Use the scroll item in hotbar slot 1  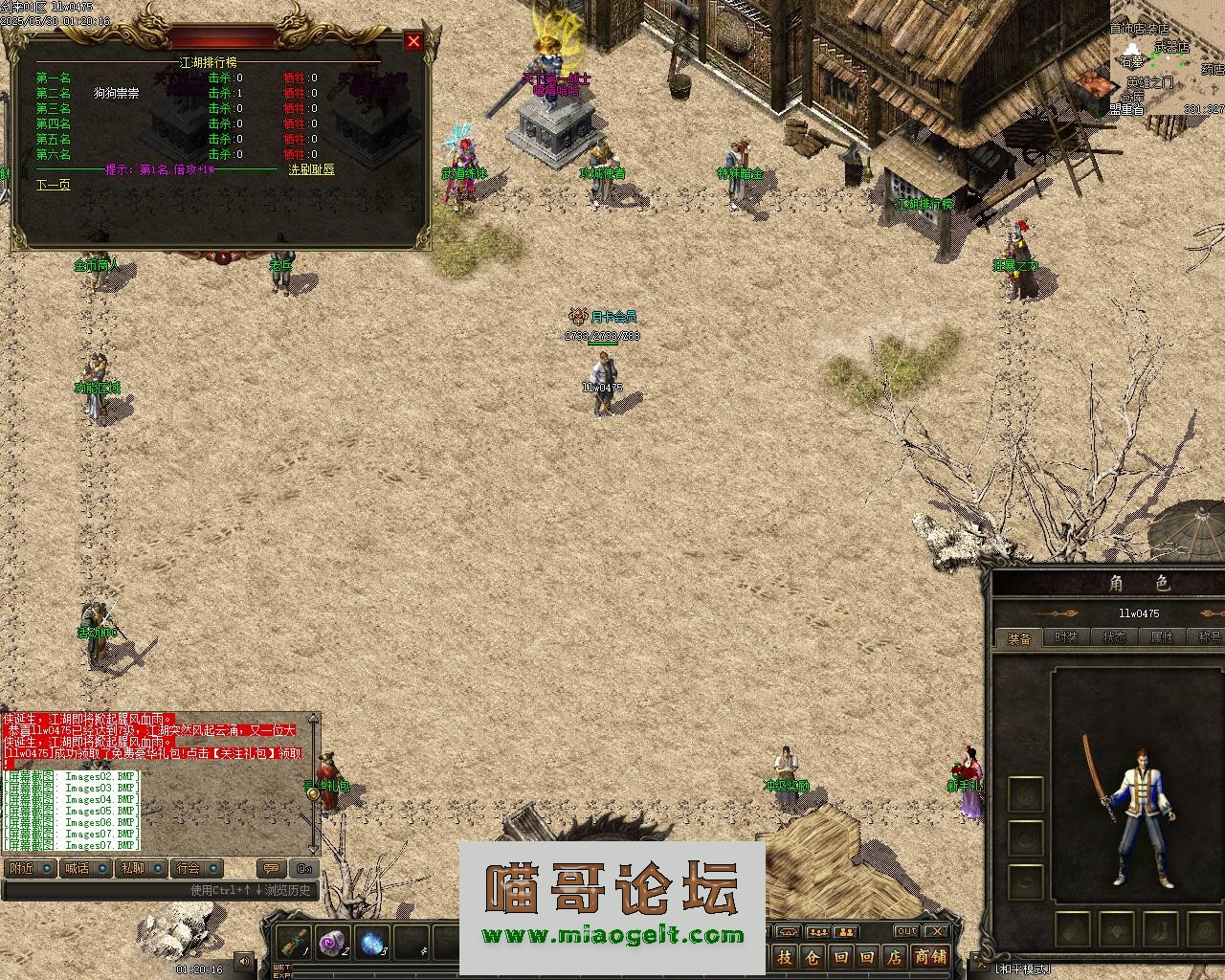[x=294, y=943]
